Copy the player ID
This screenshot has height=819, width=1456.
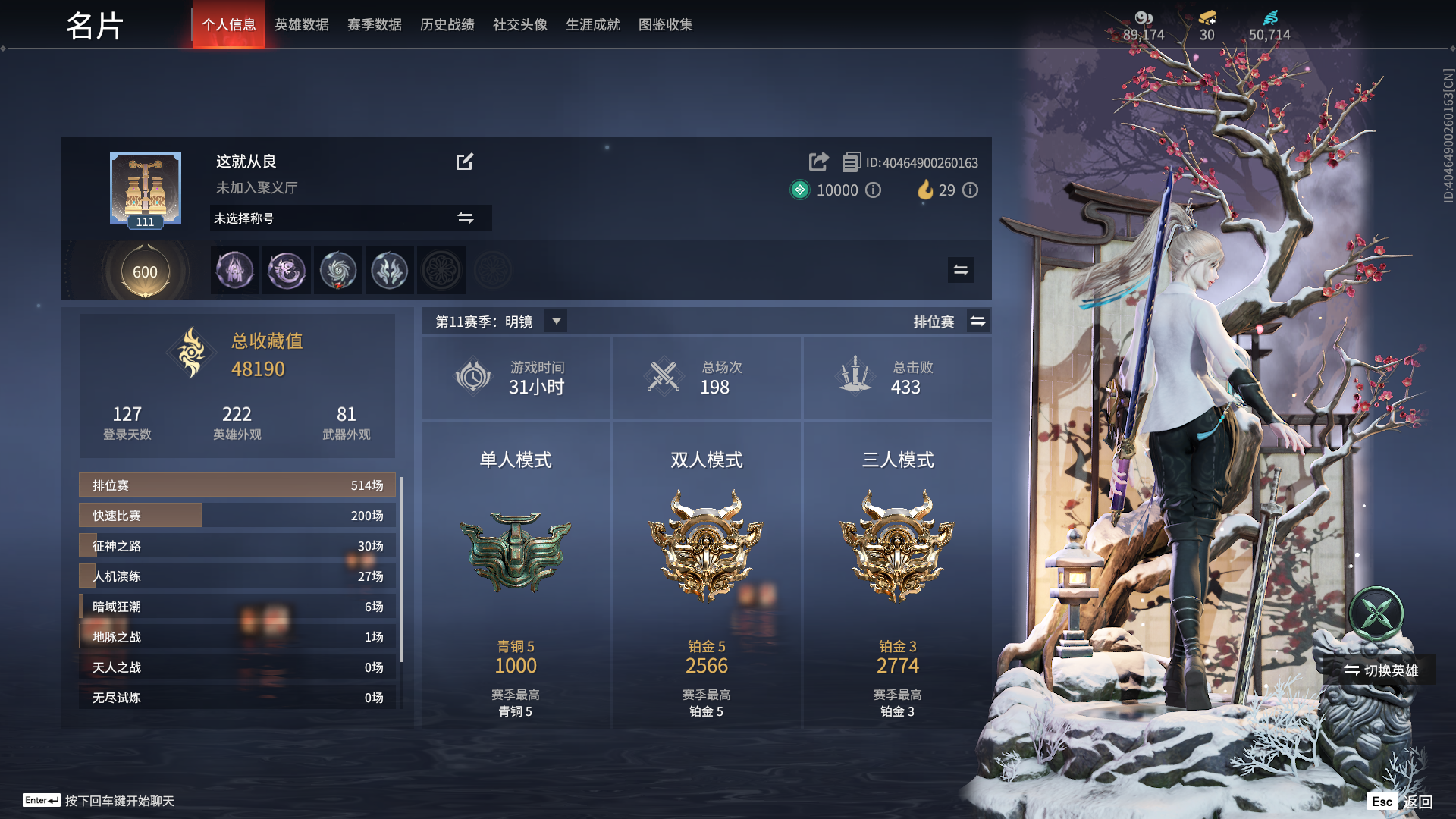pos(851,162)
